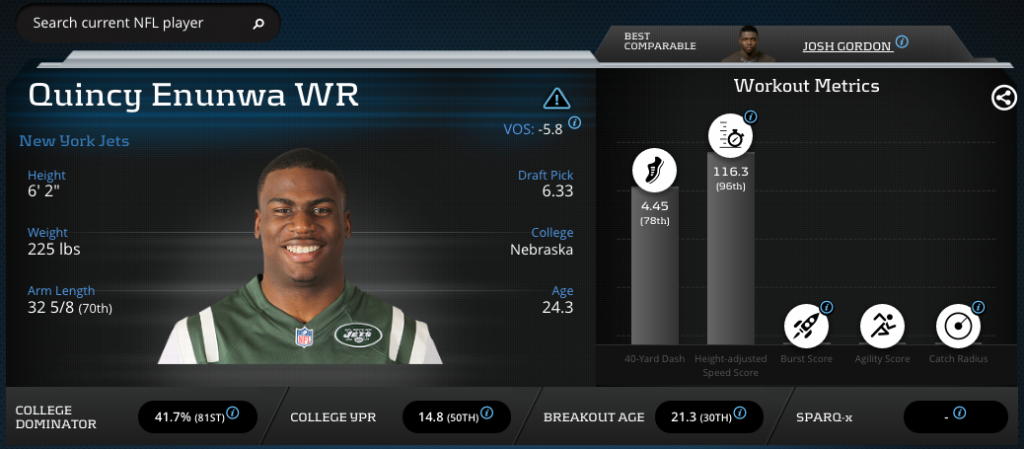Show info for the SPARQ-x score
The width and height of the screenshot is (1024, 449).
(959, 412)
